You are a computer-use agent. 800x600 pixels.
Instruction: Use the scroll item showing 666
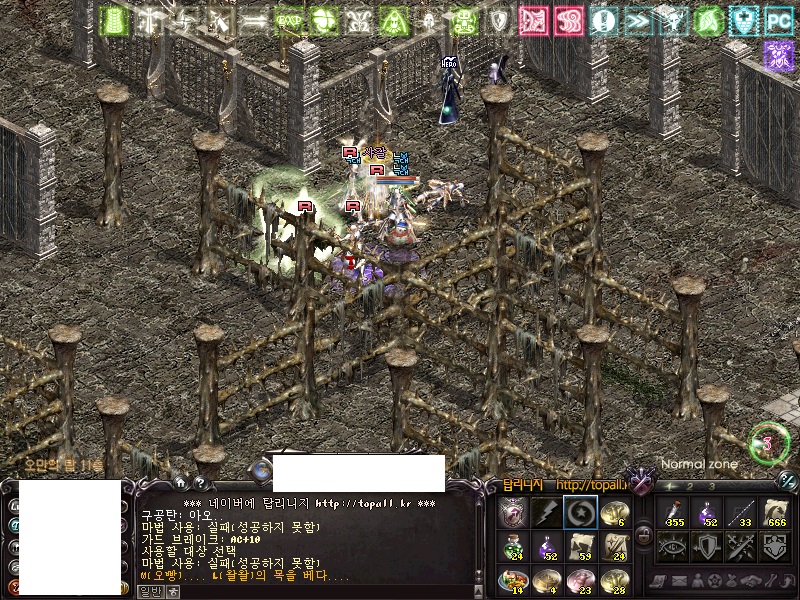[x=776, y=512]
